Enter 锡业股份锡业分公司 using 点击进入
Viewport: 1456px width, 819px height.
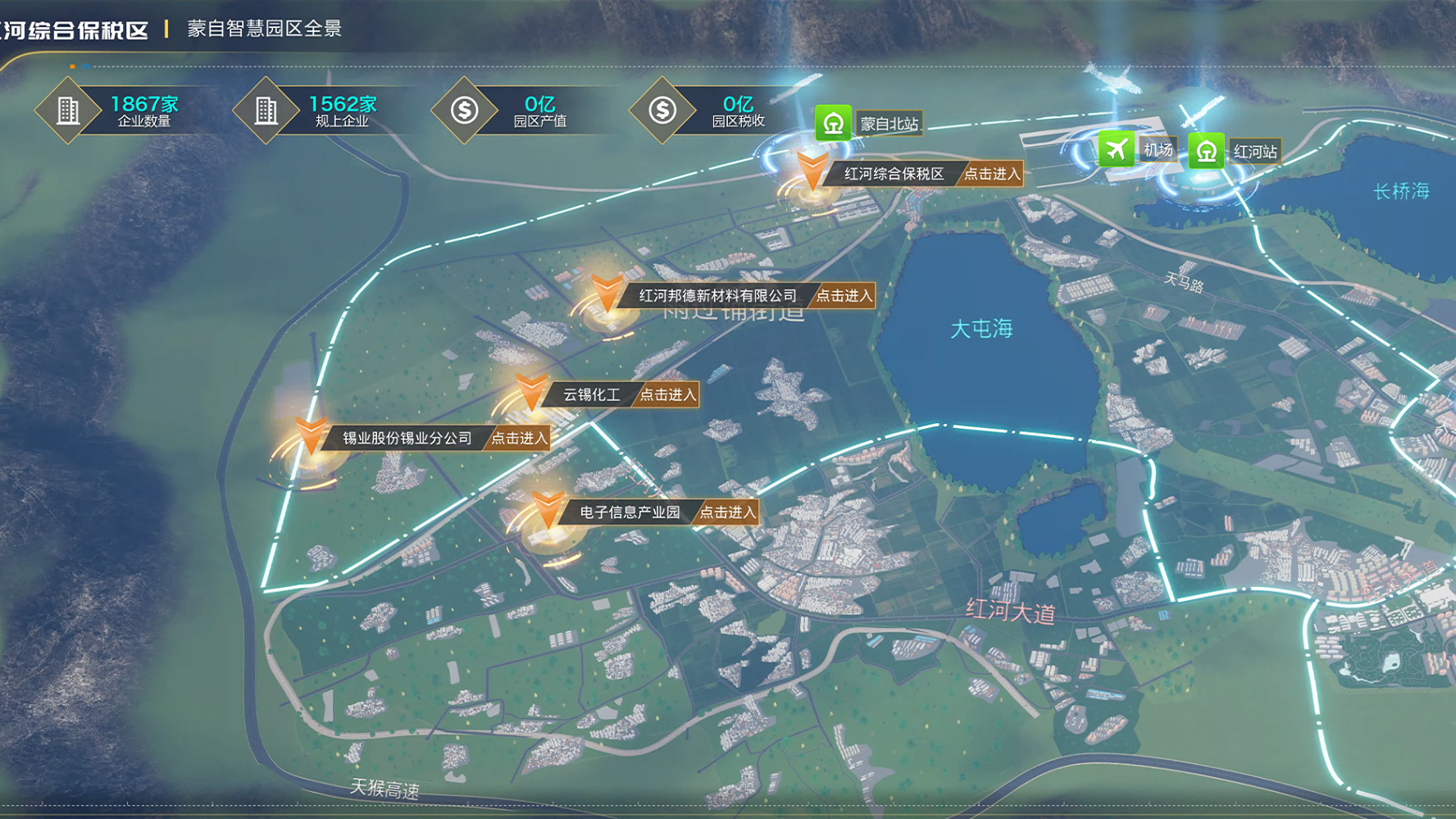518,439
